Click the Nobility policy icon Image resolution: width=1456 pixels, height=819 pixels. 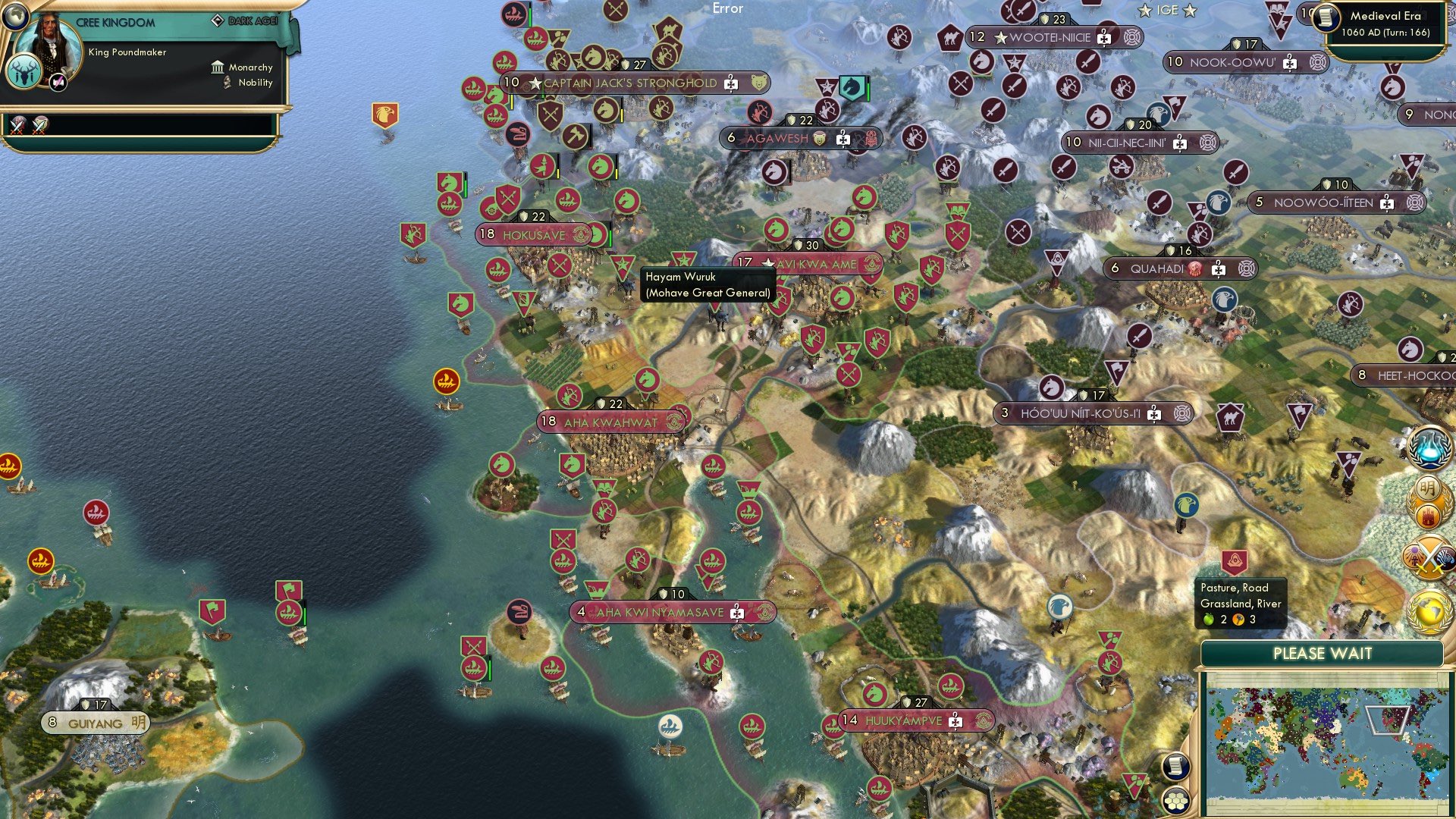[x=226, y=82]
